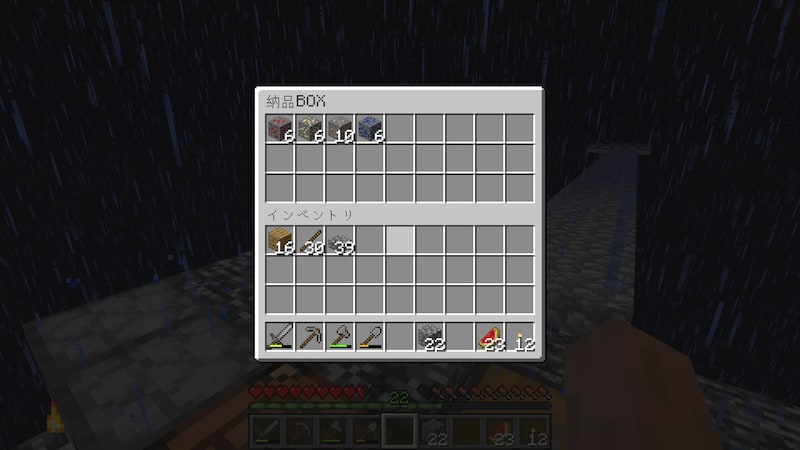Select the watermelon slices stack
Viewport: 800px width, 450px height.
(489, 336)
